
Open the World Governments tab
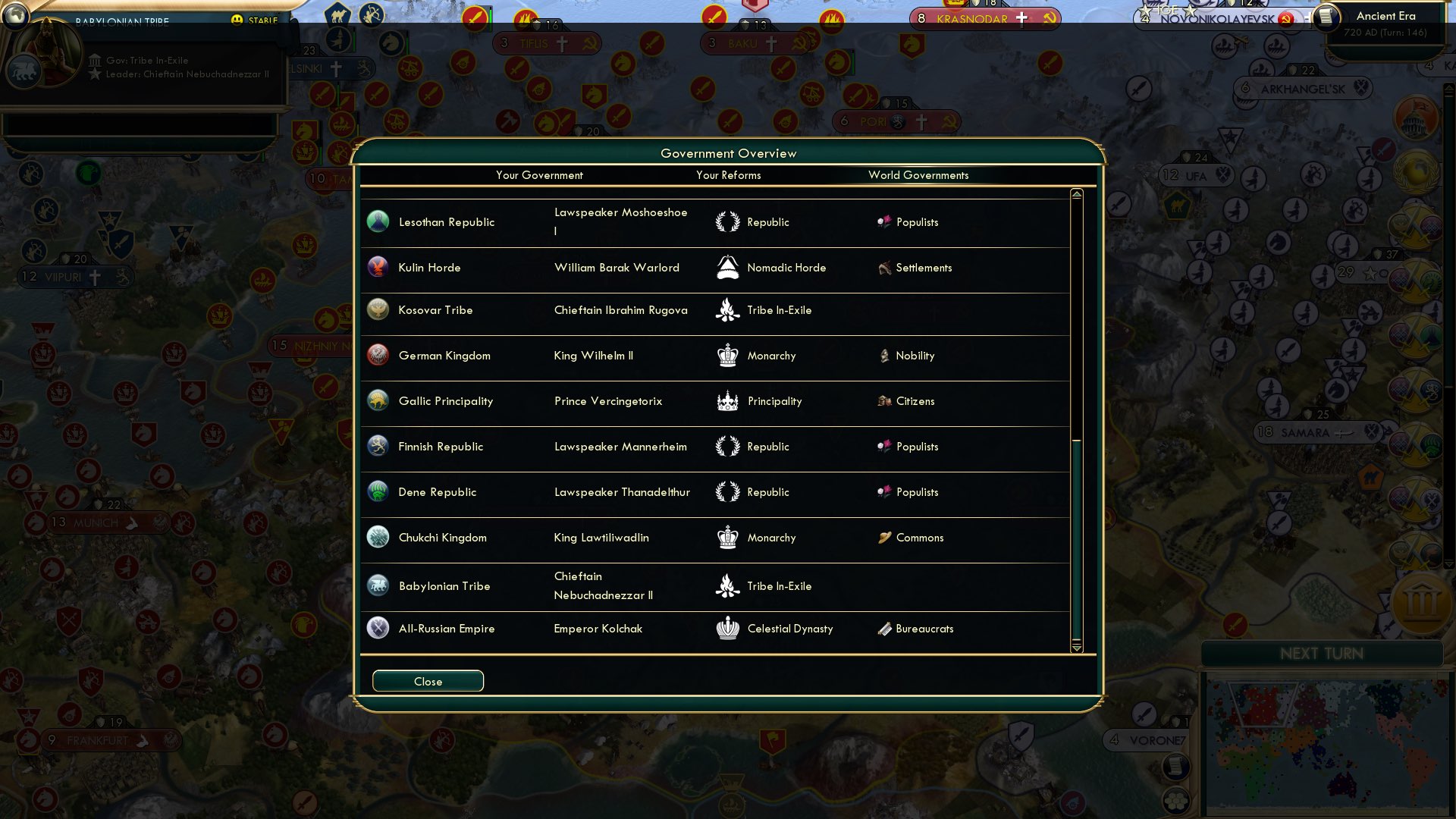(918, 175)
